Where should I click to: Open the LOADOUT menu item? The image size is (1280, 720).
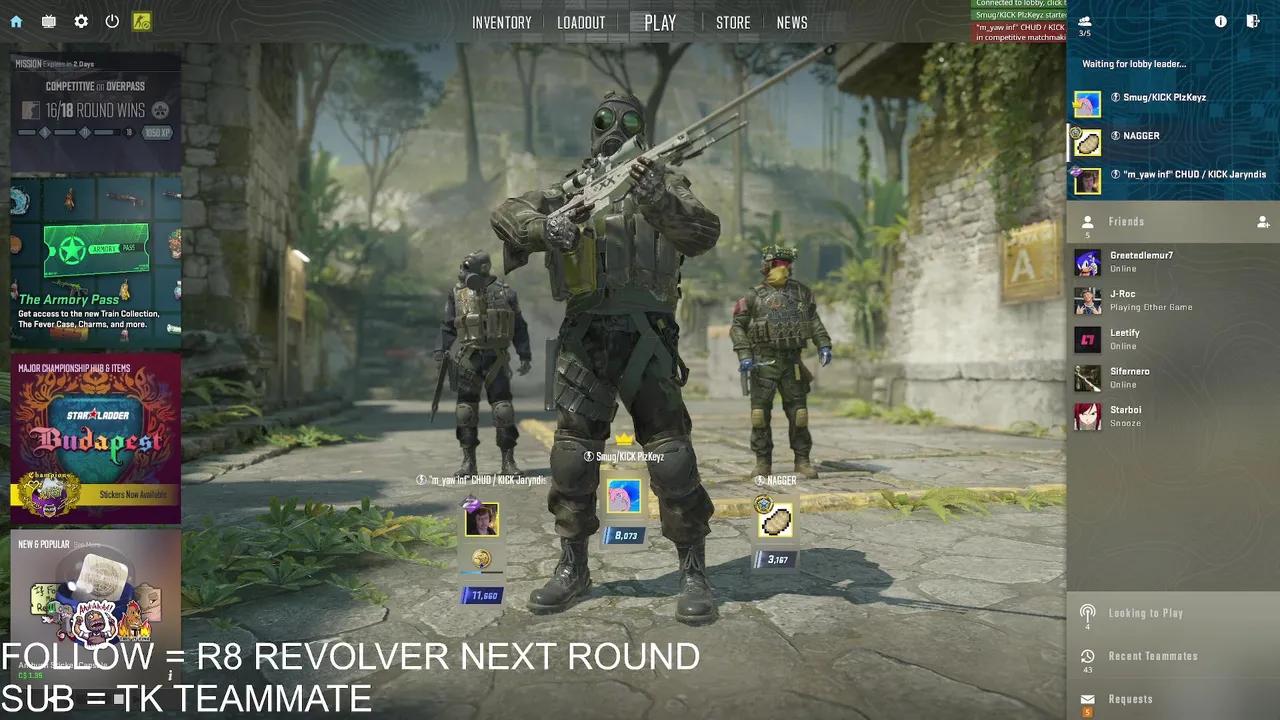click(581, 21)
